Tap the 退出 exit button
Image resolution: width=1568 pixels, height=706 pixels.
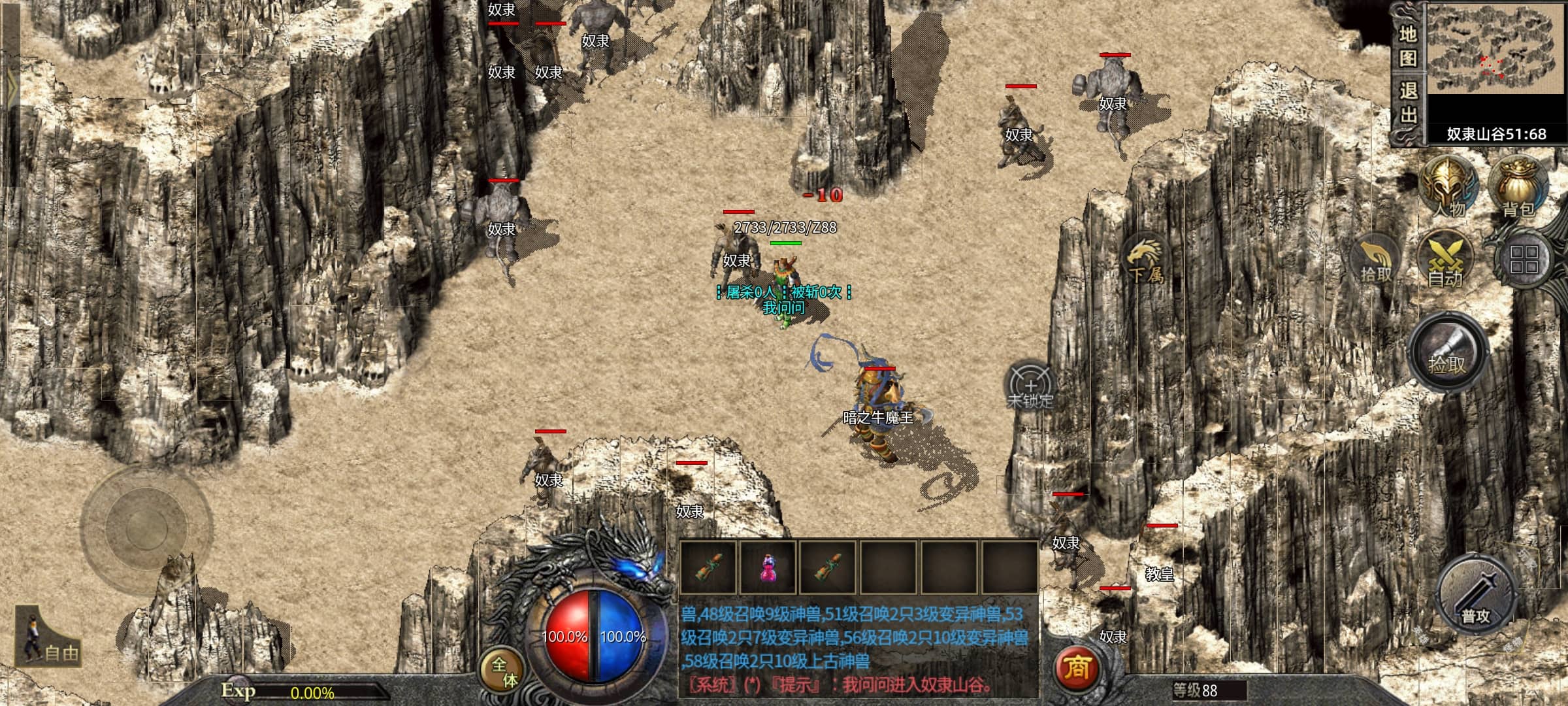tap(1408, 103)
